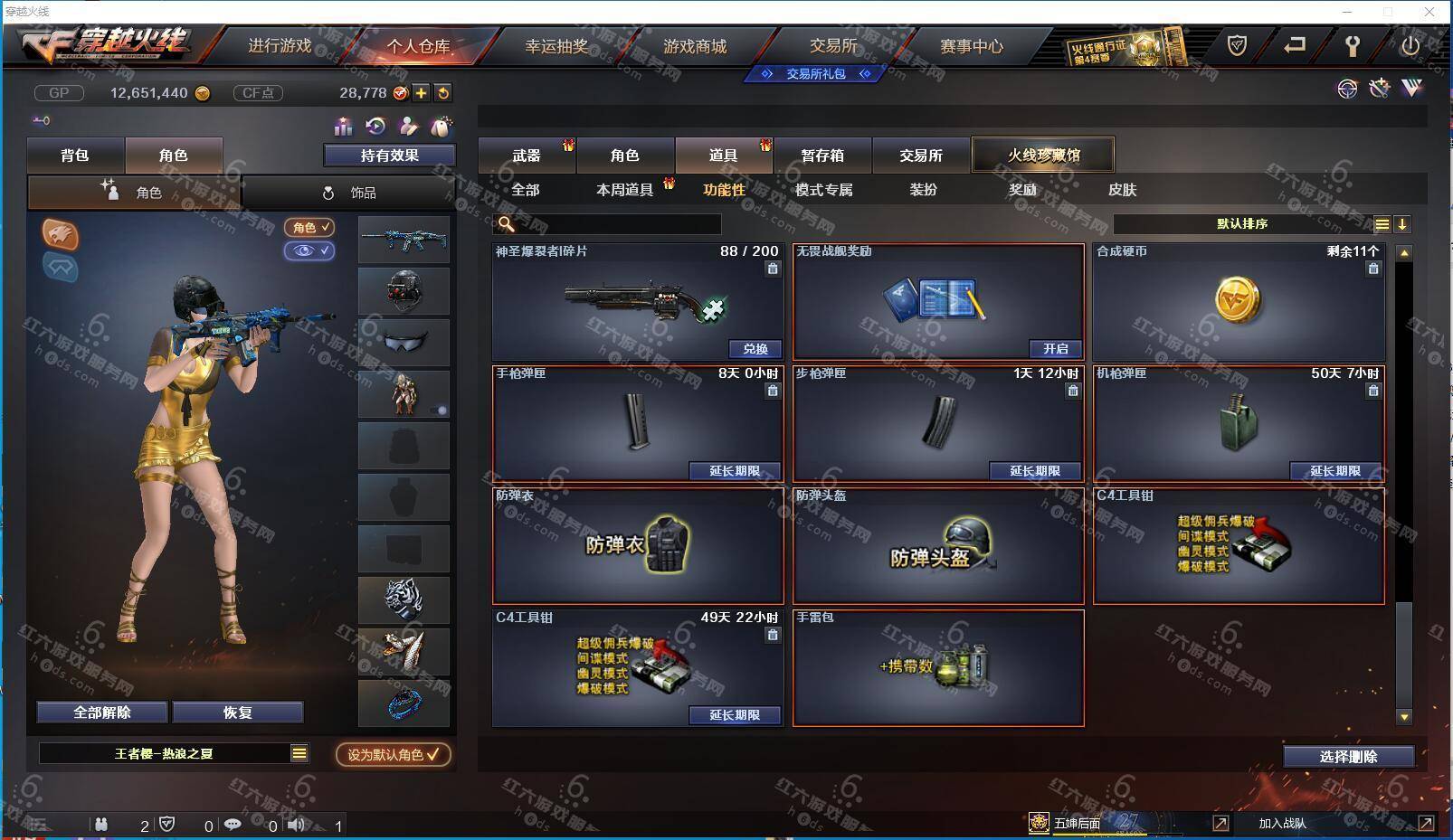This screenshot has height=840, width=1453.
Task: Select the 暂存箱 tab
Action: coord(822,156)
